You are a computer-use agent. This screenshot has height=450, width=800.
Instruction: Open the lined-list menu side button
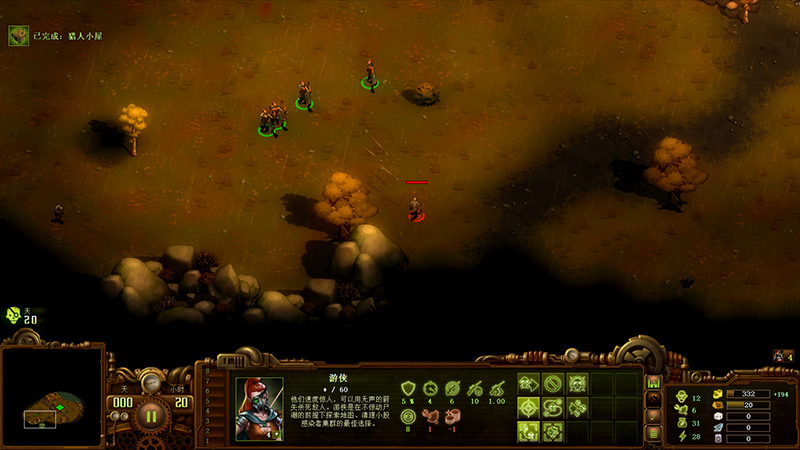652,432
